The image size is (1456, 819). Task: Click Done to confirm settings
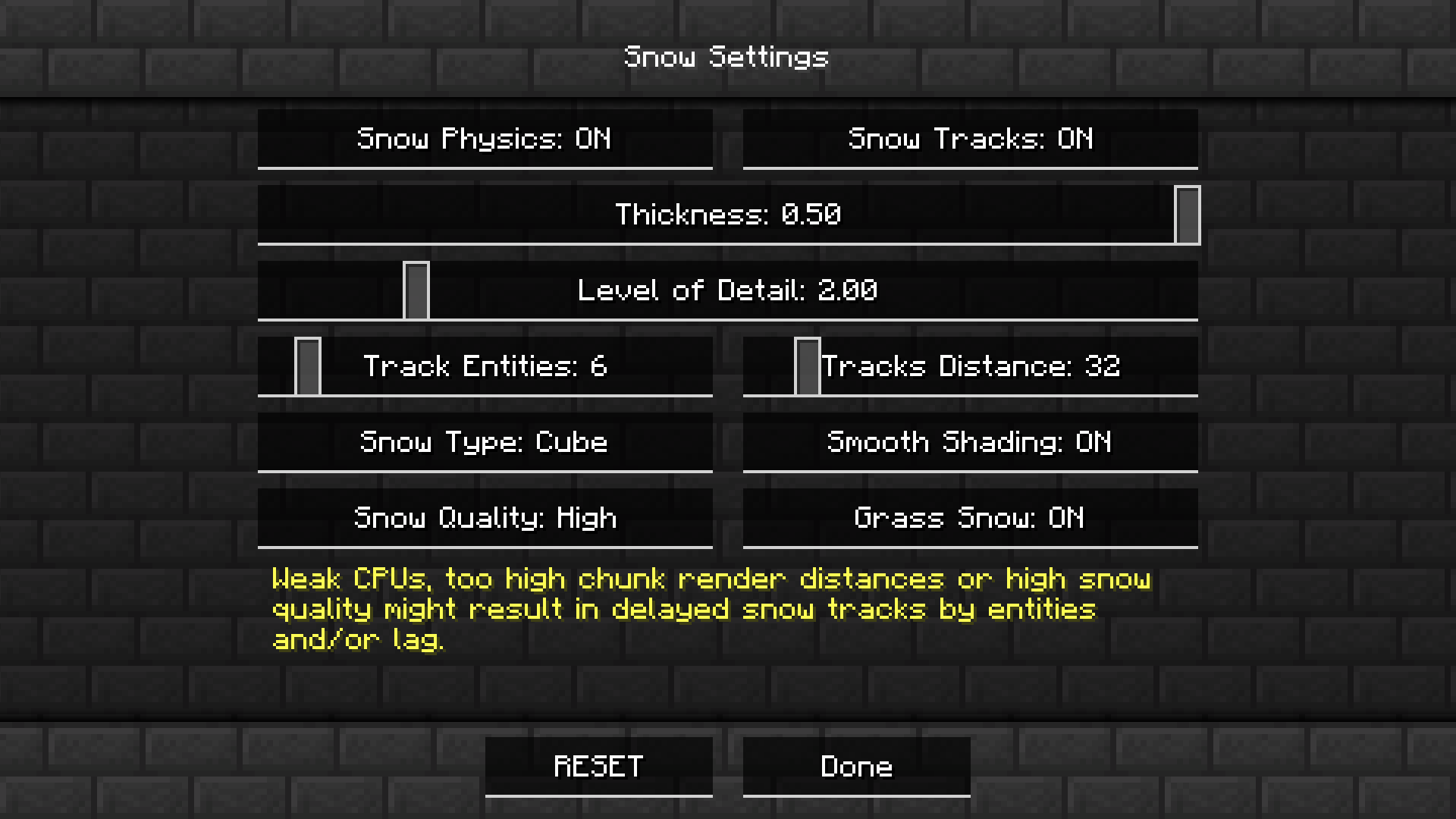tap(856, 766)
